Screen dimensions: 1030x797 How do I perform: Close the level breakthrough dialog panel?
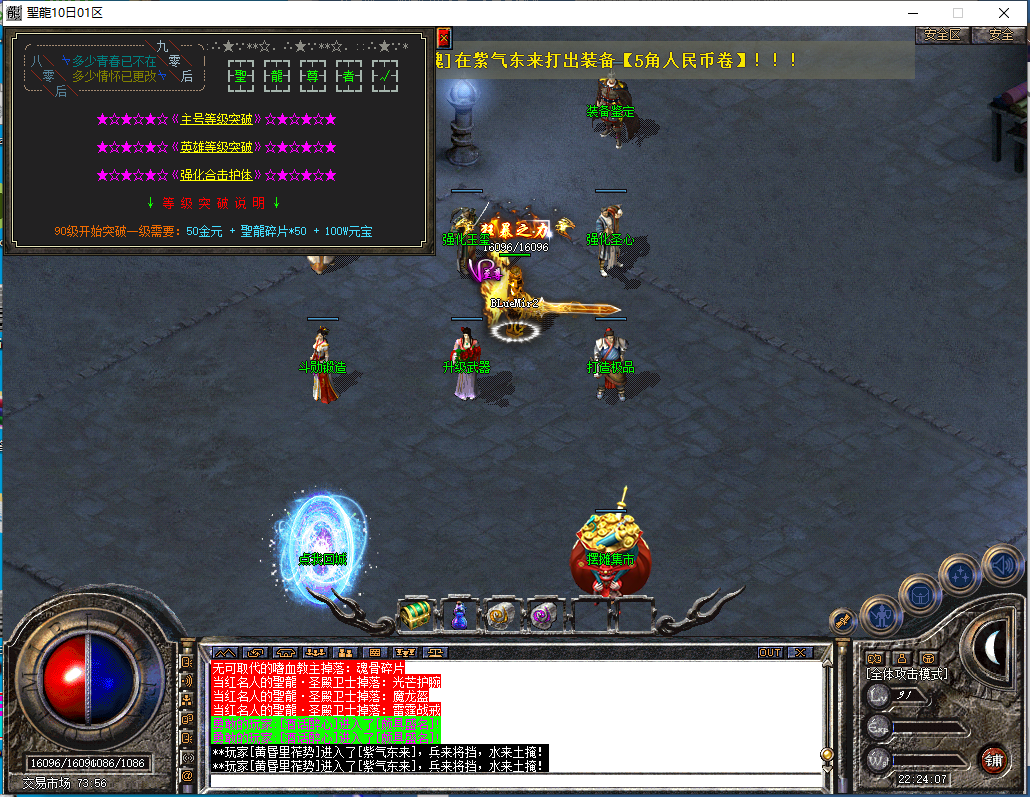[x=444, y=37]
